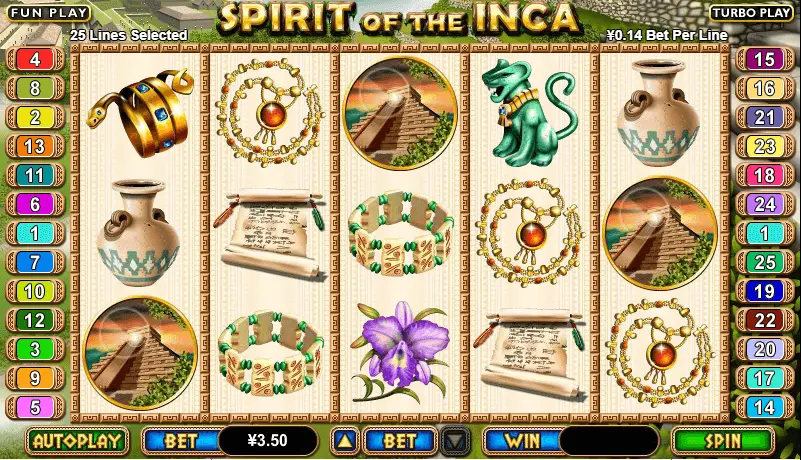The width and height of the screenshot is (801, 460).
Task: Choose payline number 11
Action: coord(35,176)
